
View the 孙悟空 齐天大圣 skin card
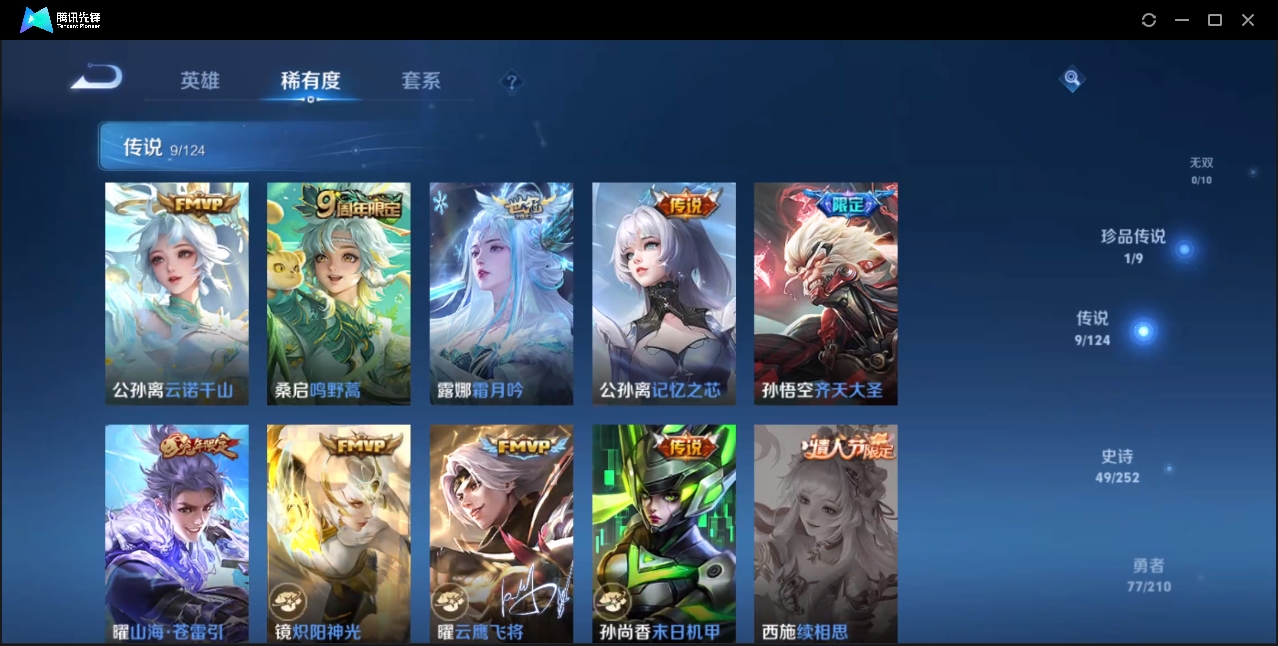[x=825, y=293]
